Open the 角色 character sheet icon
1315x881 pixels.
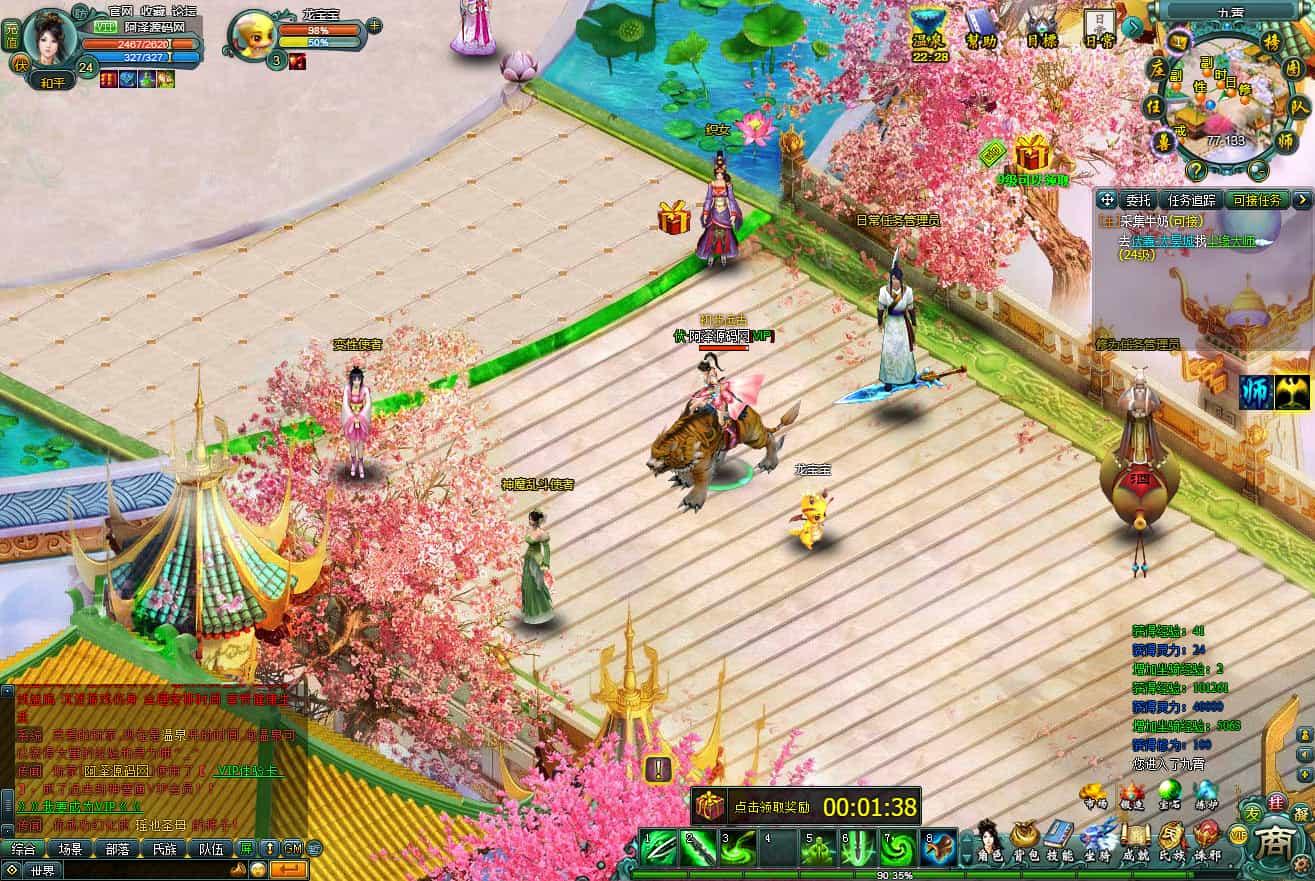point(988,840)
